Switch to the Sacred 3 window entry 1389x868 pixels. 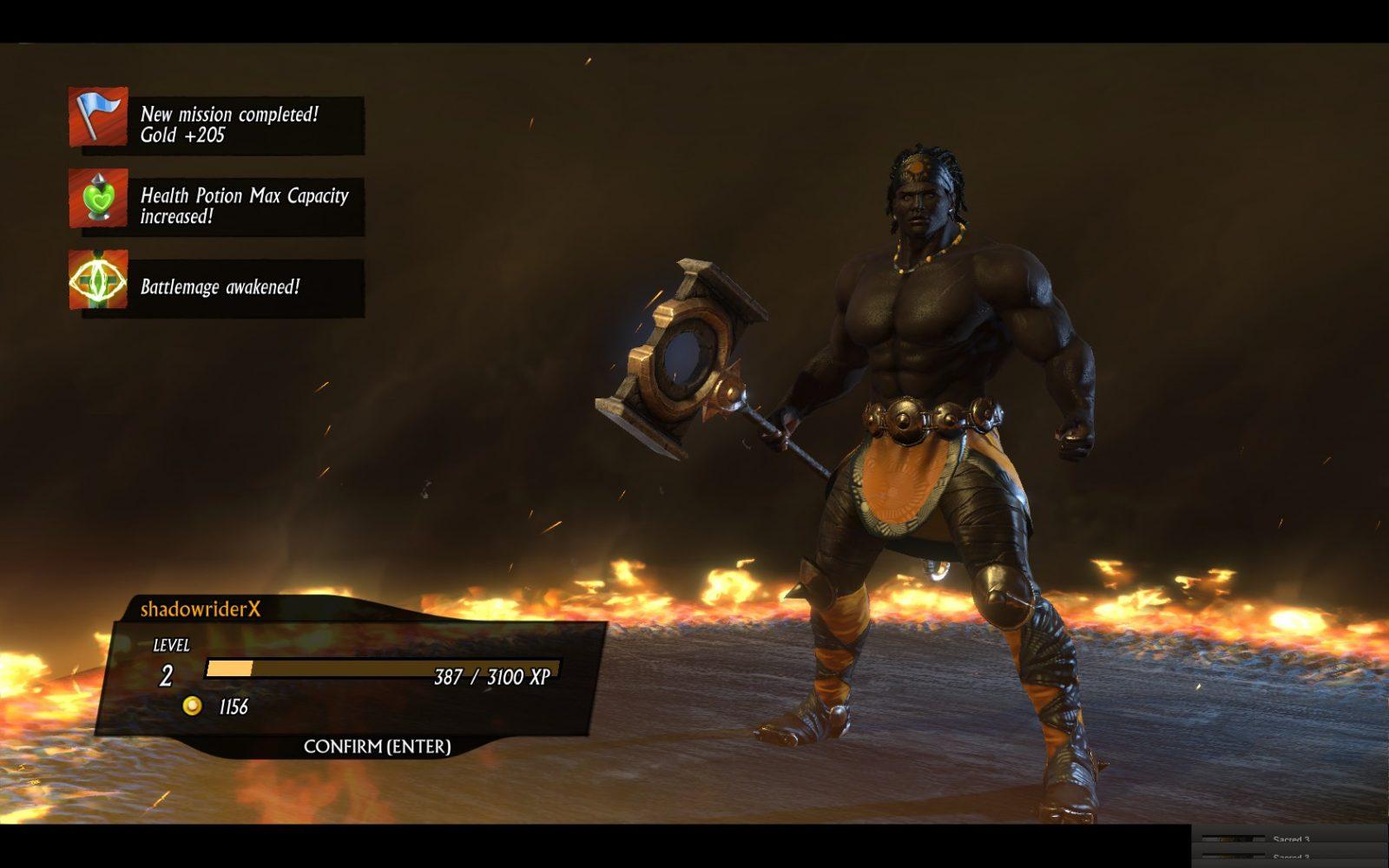click(1290, 839)
